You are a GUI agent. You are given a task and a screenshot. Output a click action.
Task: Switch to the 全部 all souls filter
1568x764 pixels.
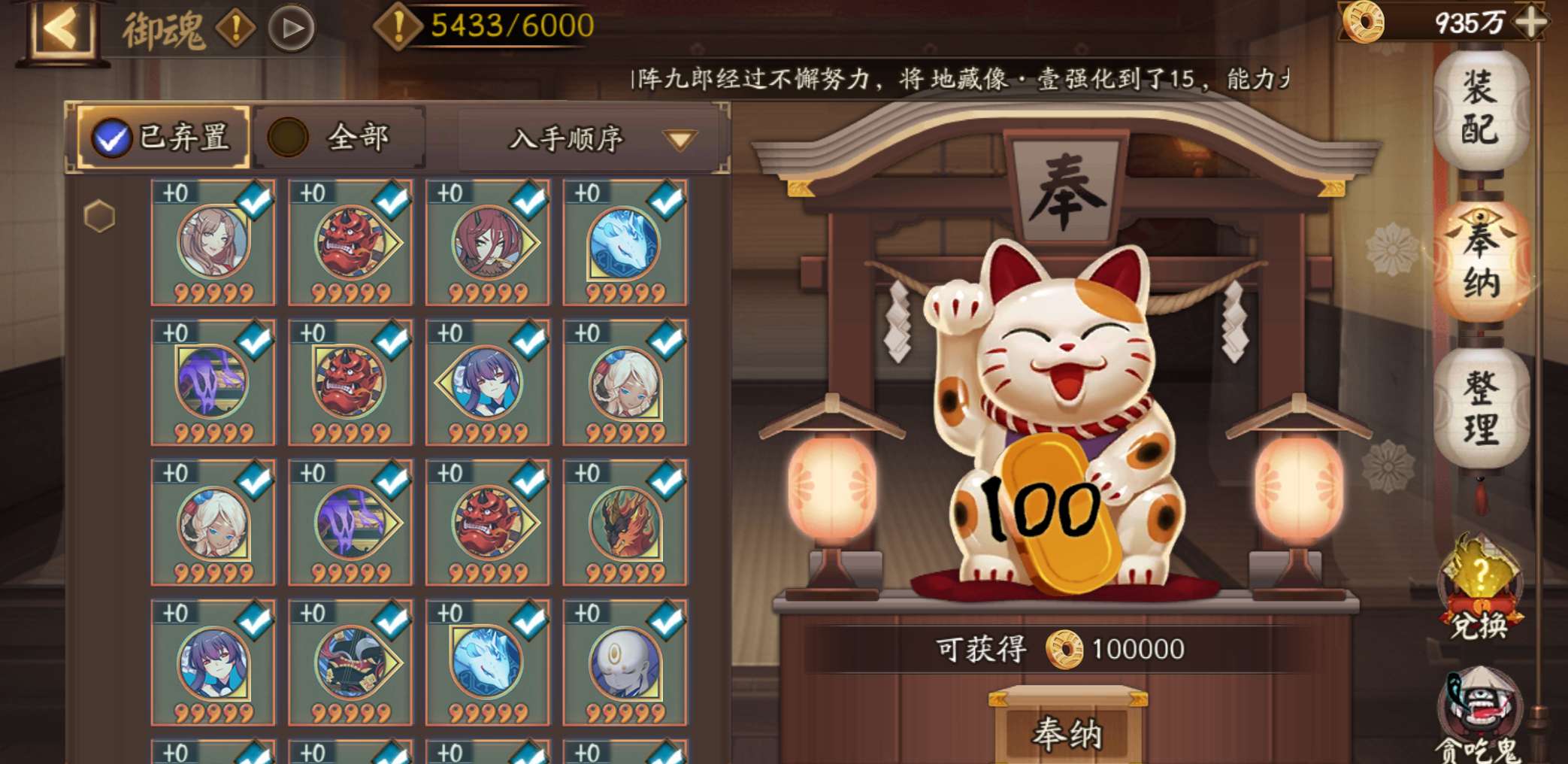pyautogui.click(x=338, y=137)
